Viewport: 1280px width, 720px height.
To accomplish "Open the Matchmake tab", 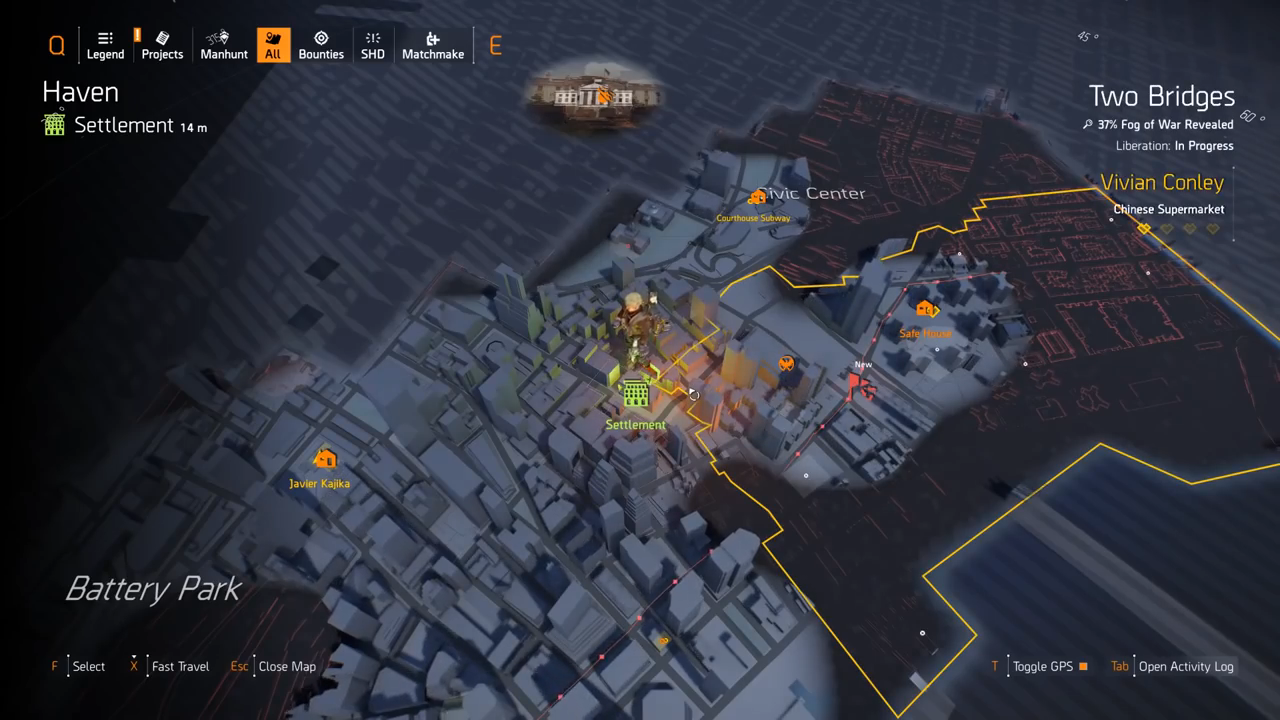I will (433, 45).
